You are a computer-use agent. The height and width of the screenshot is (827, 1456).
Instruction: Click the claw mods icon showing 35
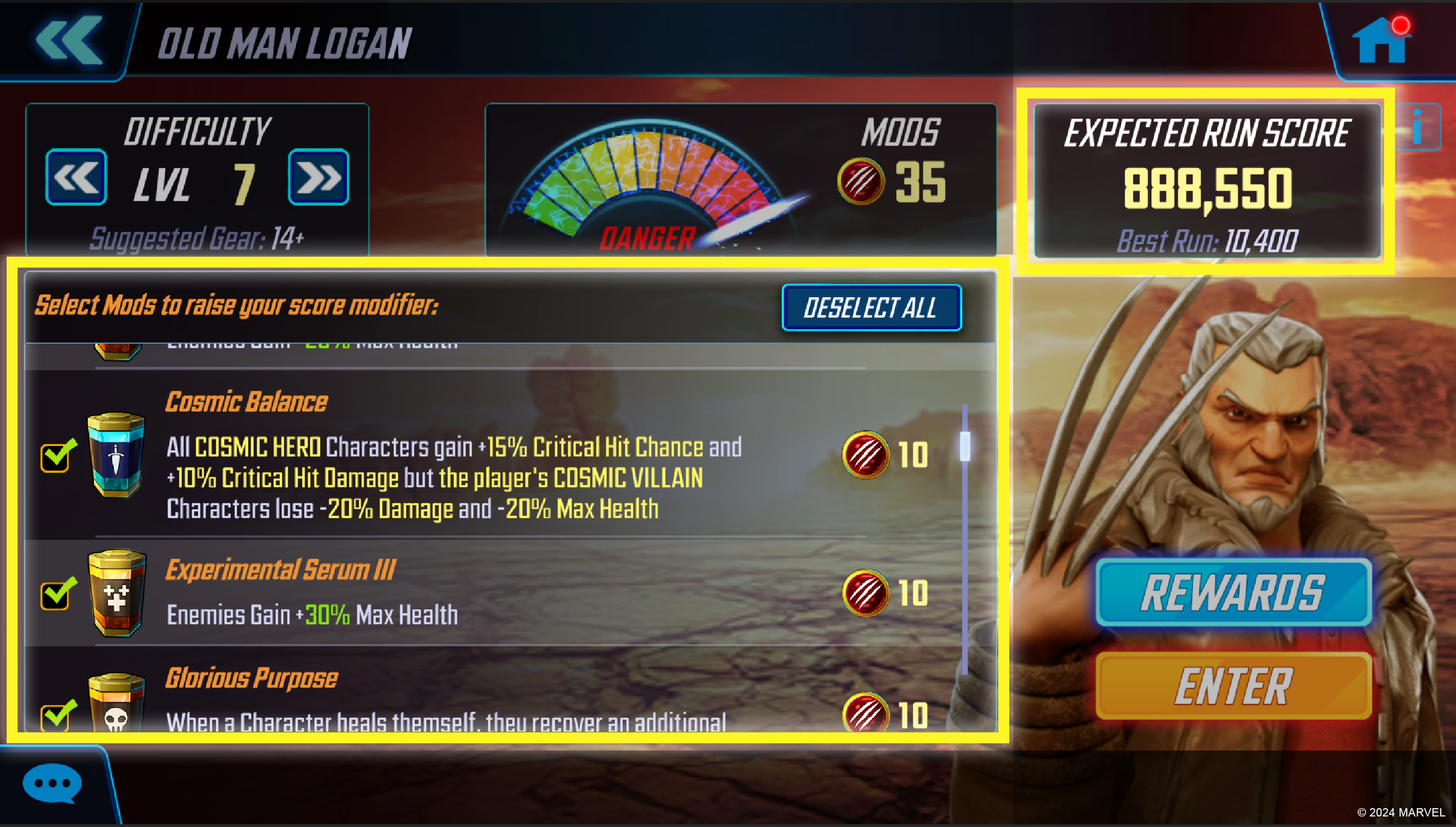(860, 181)
